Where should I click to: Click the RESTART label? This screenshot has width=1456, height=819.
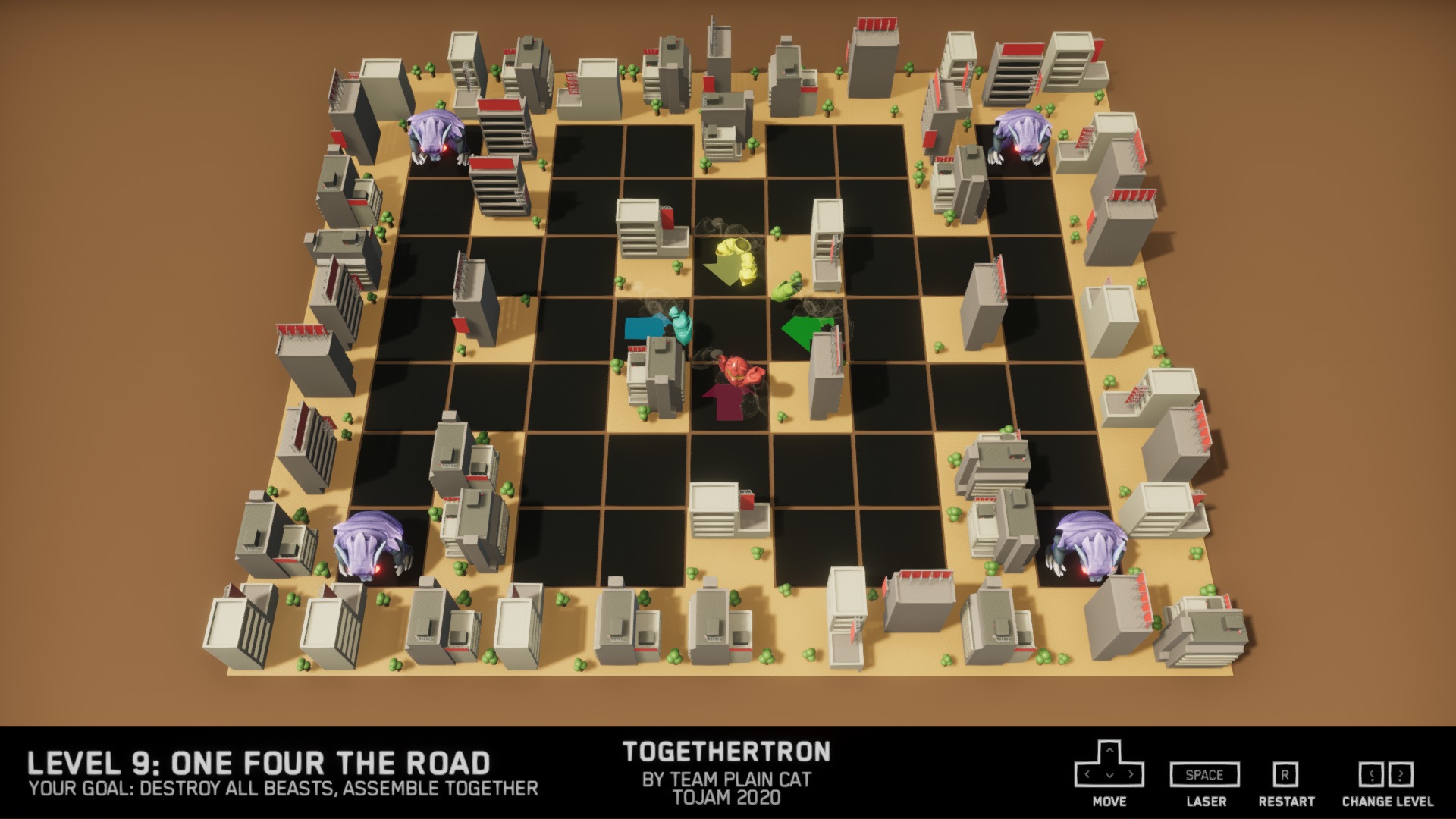coord(1286,801)
